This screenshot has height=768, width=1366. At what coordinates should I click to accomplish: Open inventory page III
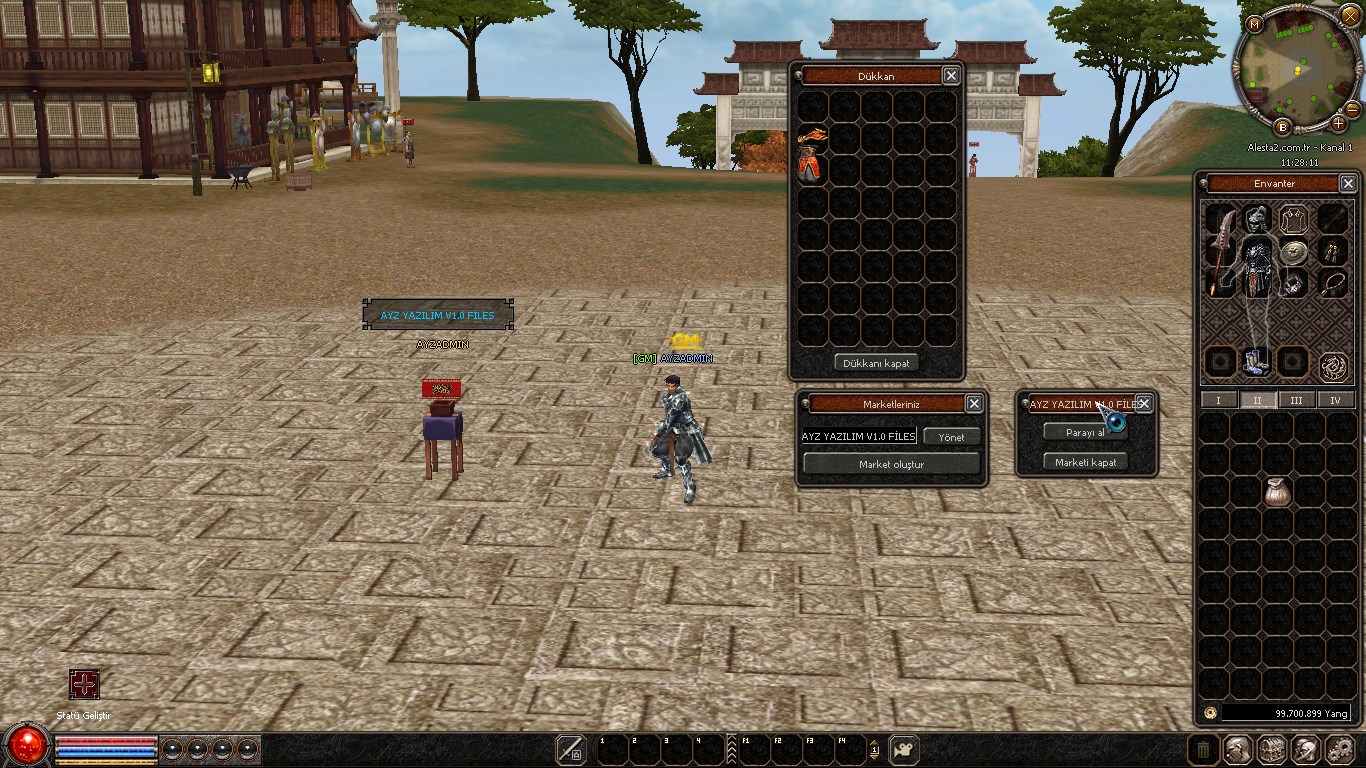tap(1297, 400)
